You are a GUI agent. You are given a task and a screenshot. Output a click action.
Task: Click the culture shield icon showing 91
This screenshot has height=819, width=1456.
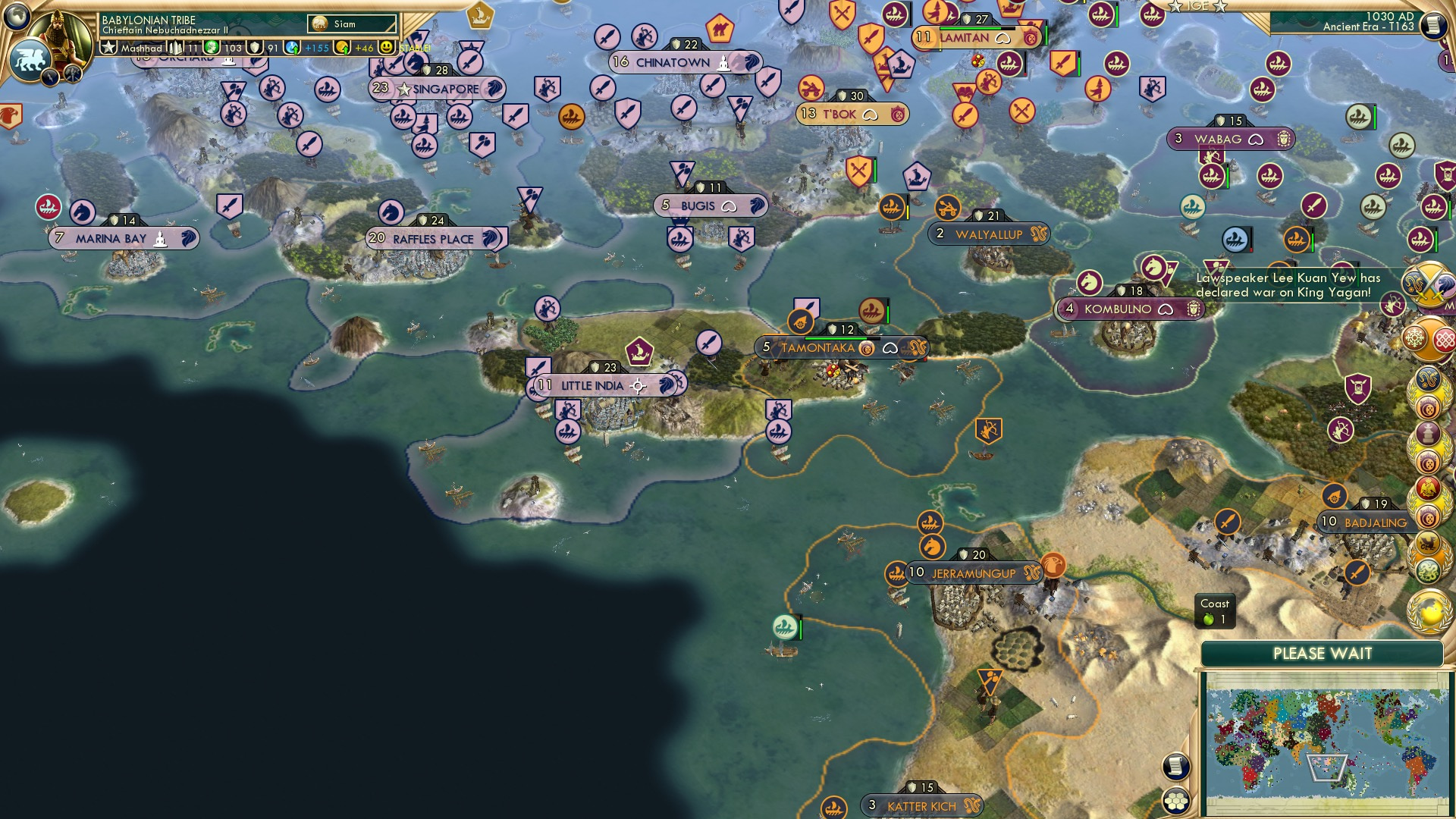(255, 48)
